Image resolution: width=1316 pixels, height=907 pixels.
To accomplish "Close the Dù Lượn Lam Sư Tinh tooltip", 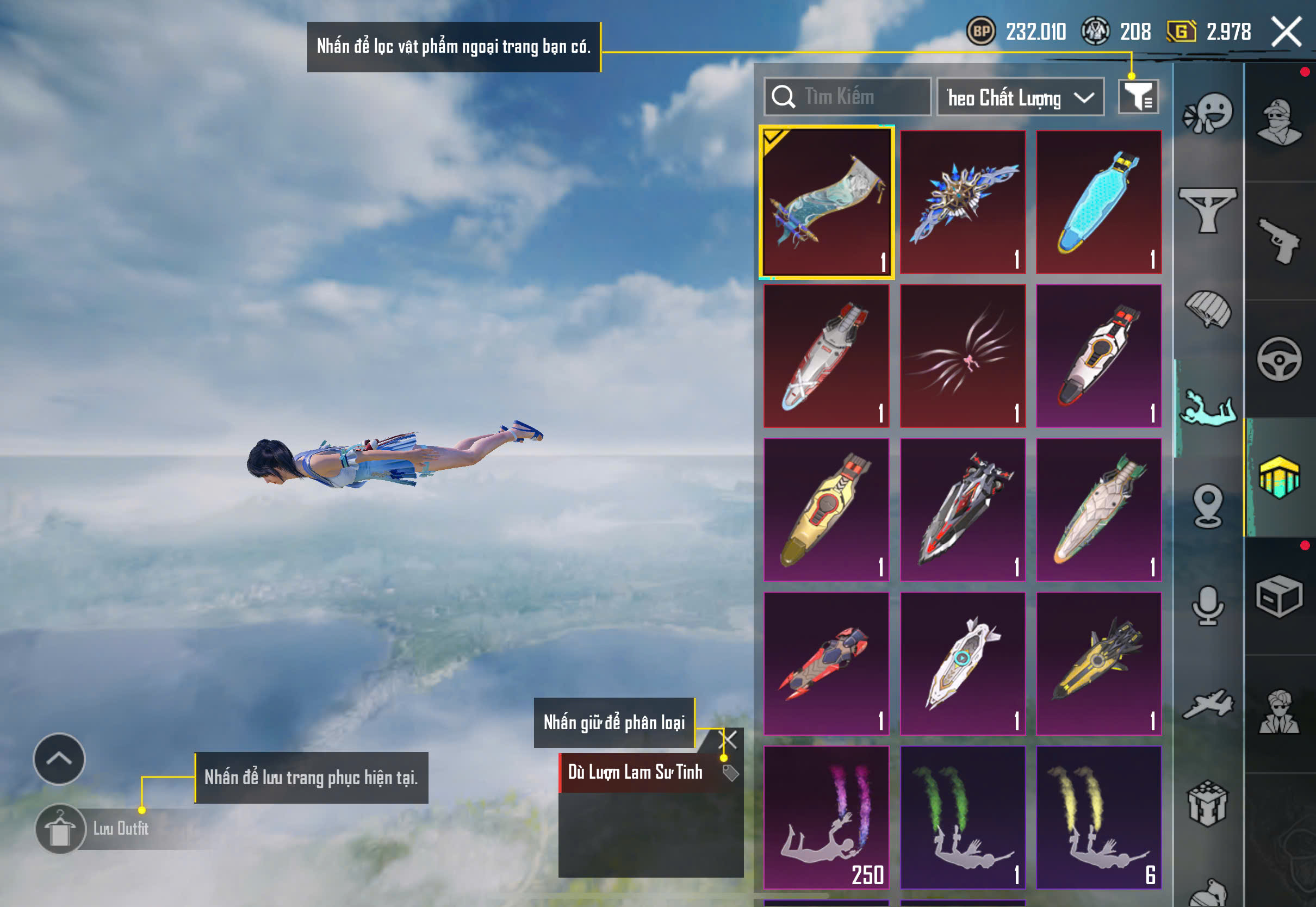I will 728,740.
